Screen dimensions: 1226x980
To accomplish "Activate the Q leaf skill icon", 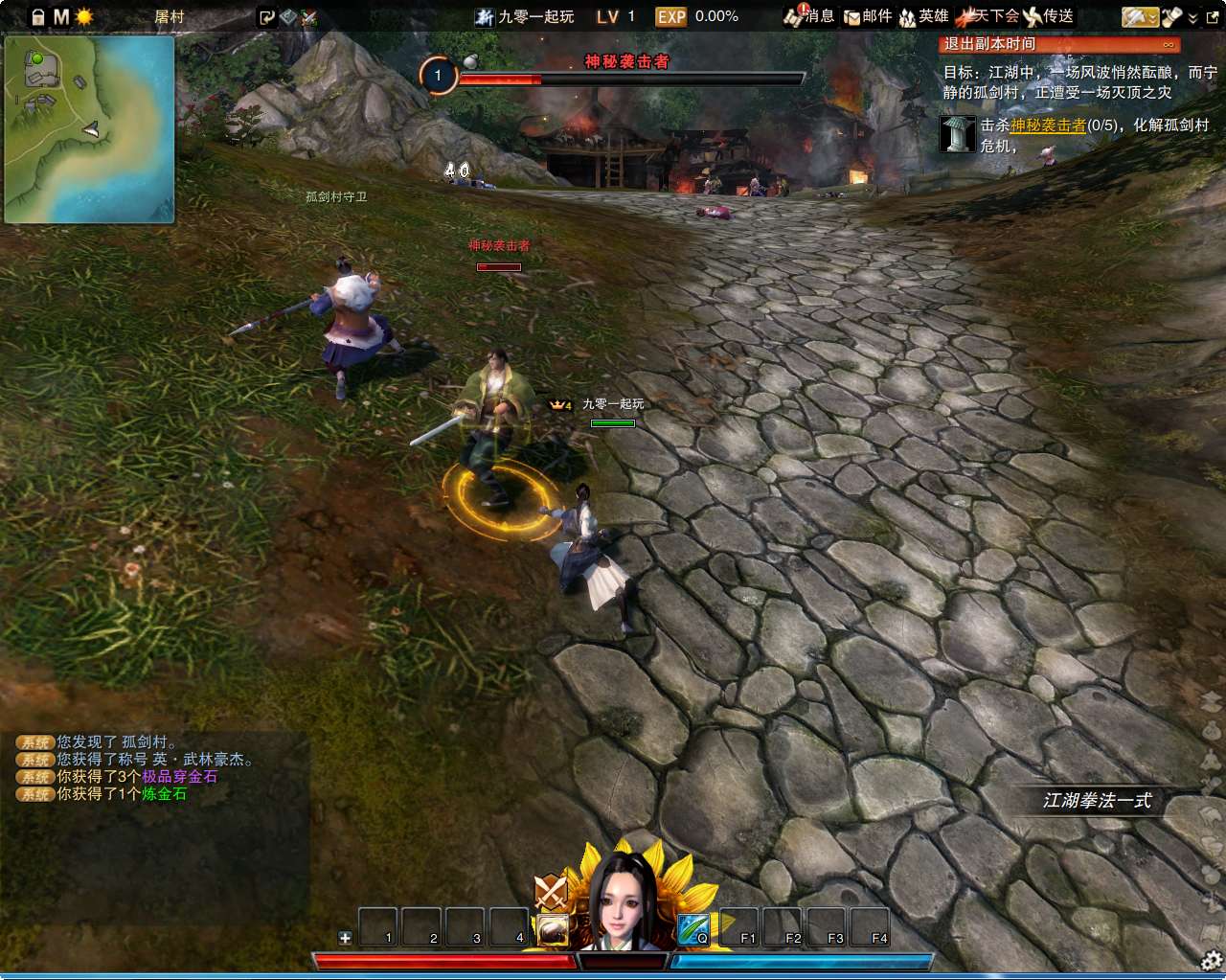I will [x=693, y=929].
